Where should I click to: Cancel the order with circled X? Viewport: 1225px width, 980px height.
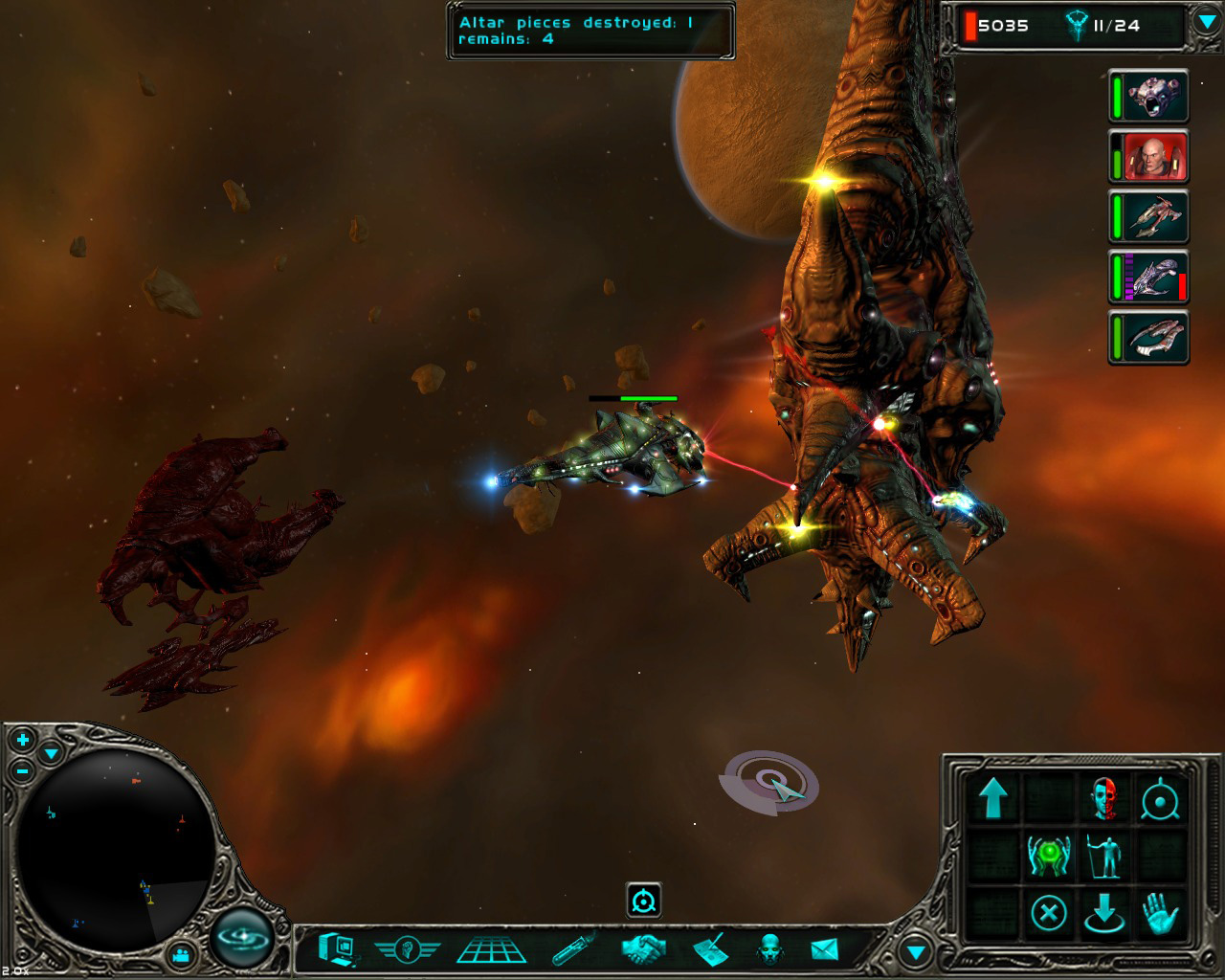pos(1049,913)
